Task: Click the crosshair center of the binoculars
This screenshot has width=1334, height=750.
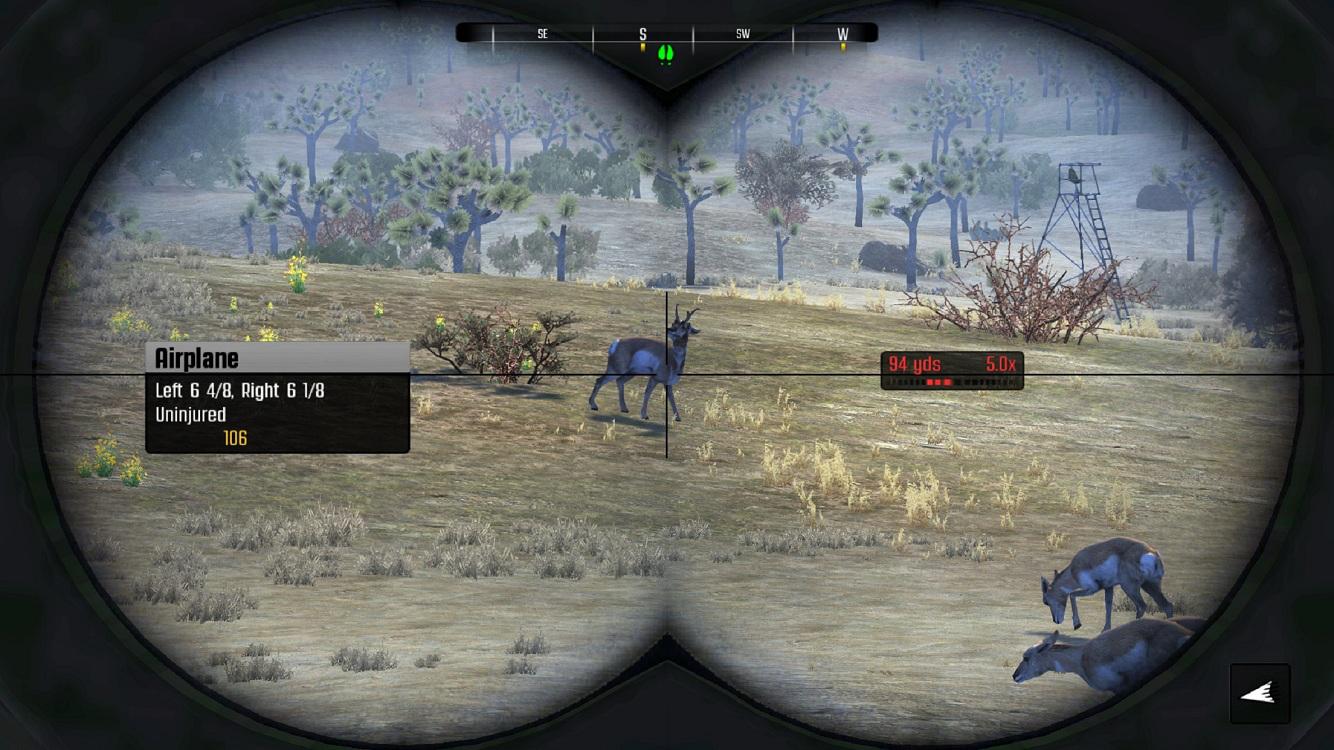Action: click(x=667, y=375)
